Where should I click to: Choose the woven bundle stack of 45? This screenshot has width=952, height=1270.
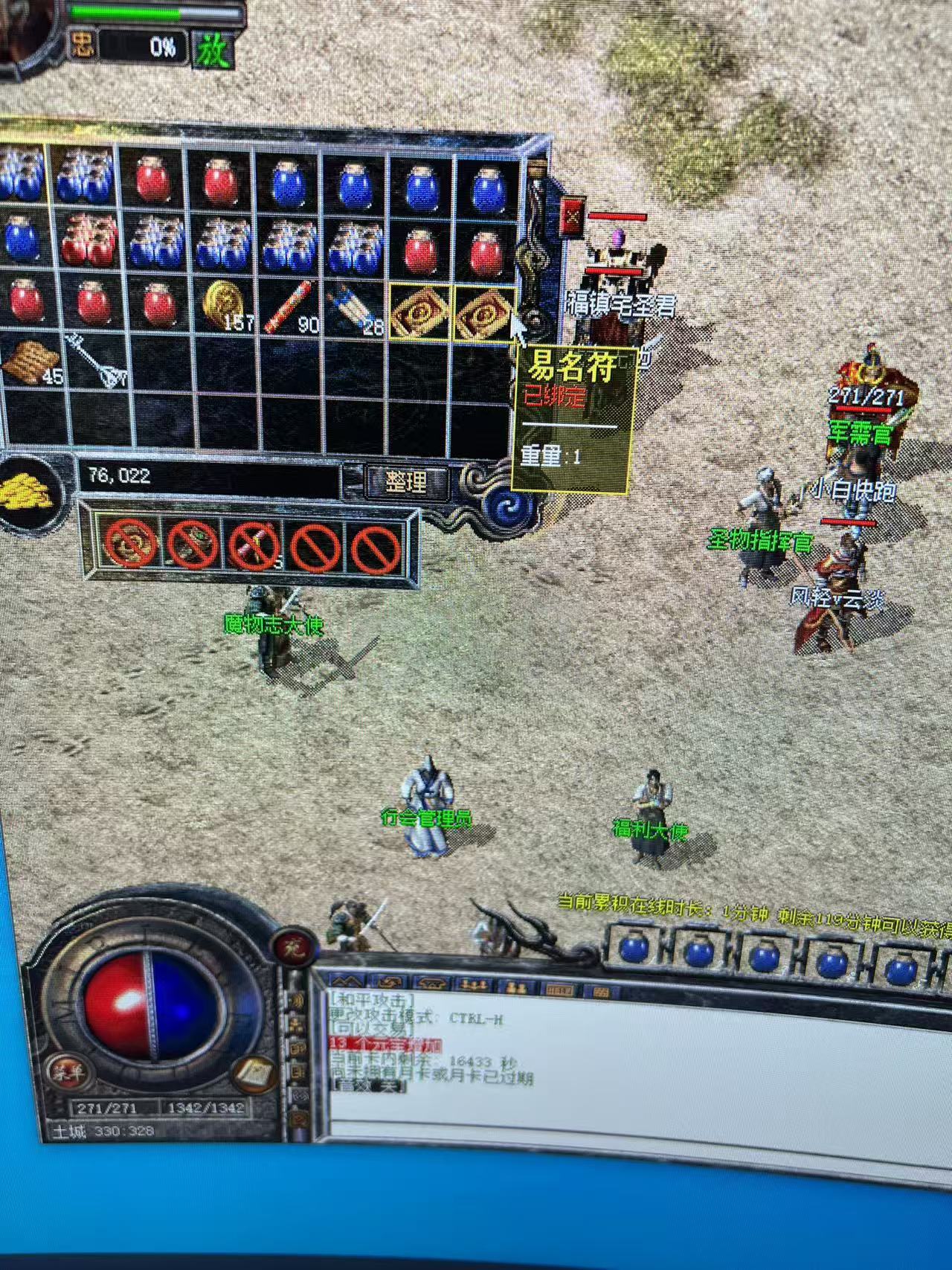point(30,361)
